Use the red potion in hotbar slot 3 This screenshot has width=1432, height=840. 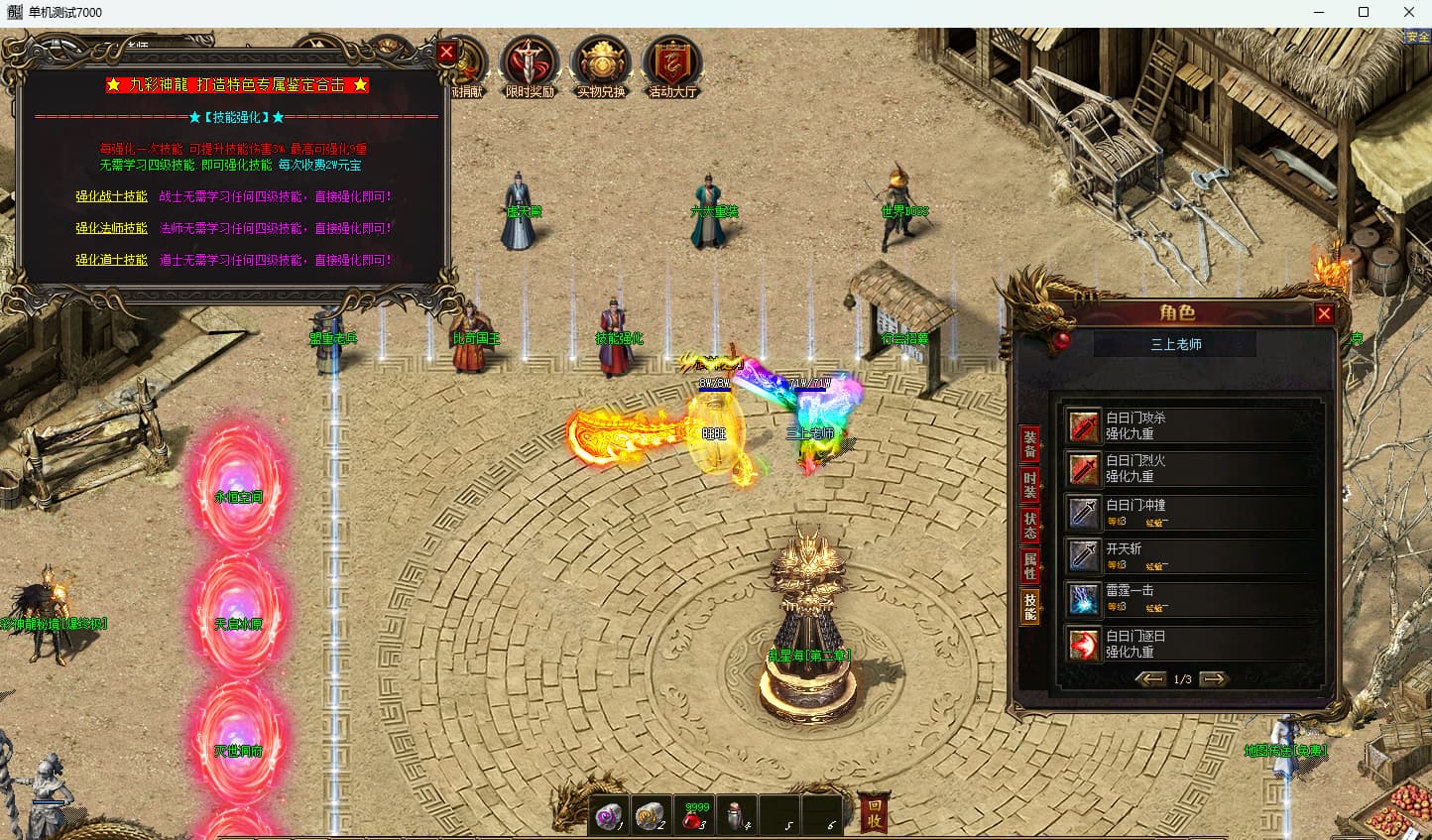(x=694, y=815)
